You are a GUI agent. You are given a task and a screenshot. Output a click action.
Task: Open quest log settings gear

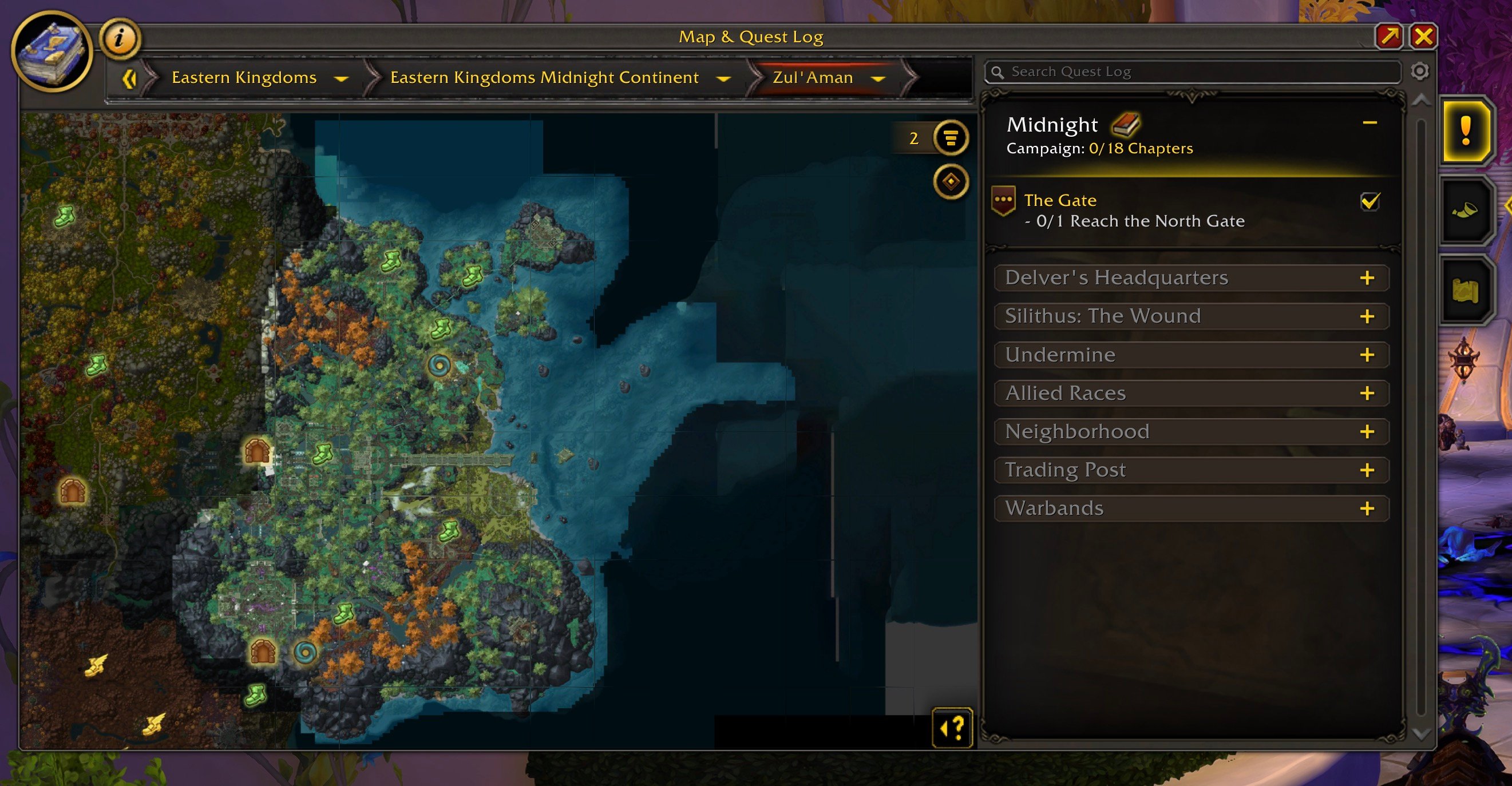pyautogui.click(x=1419, y=72)
